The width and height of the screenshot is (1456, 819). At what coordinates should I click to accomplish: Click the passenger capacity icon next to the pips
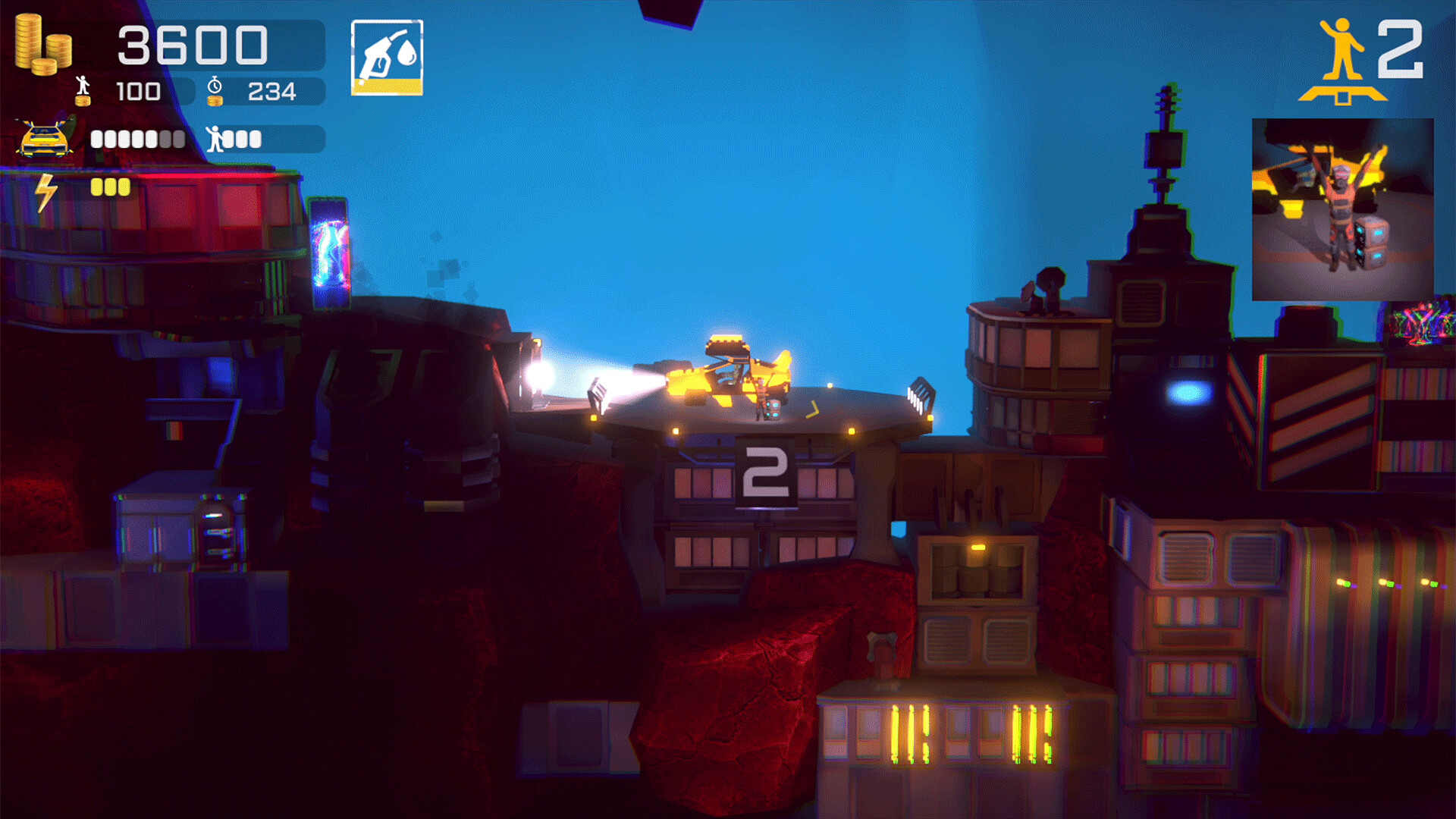[x=216, y=140]
